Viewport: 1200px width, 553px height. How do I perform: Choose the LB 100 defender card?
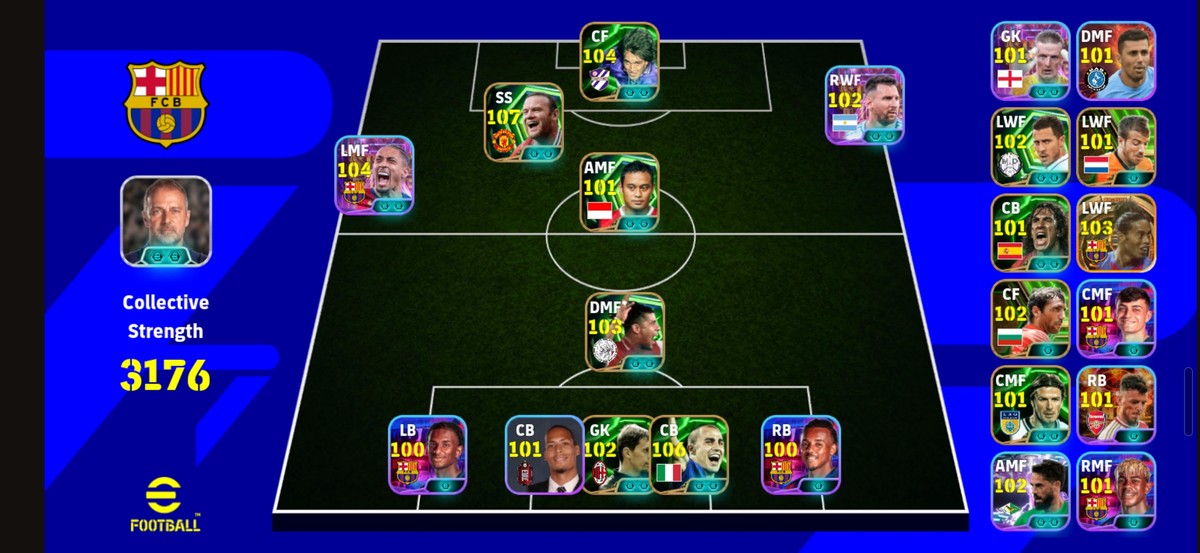[x=428, y=454]
